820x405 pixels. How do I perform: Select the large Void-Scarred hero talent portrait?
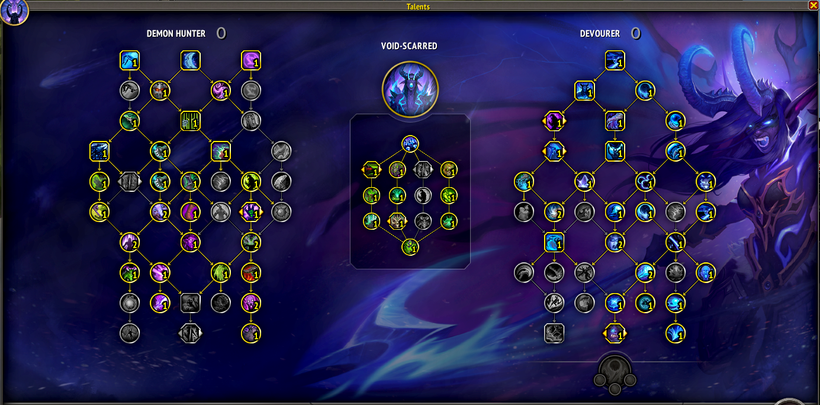[410, 89]
